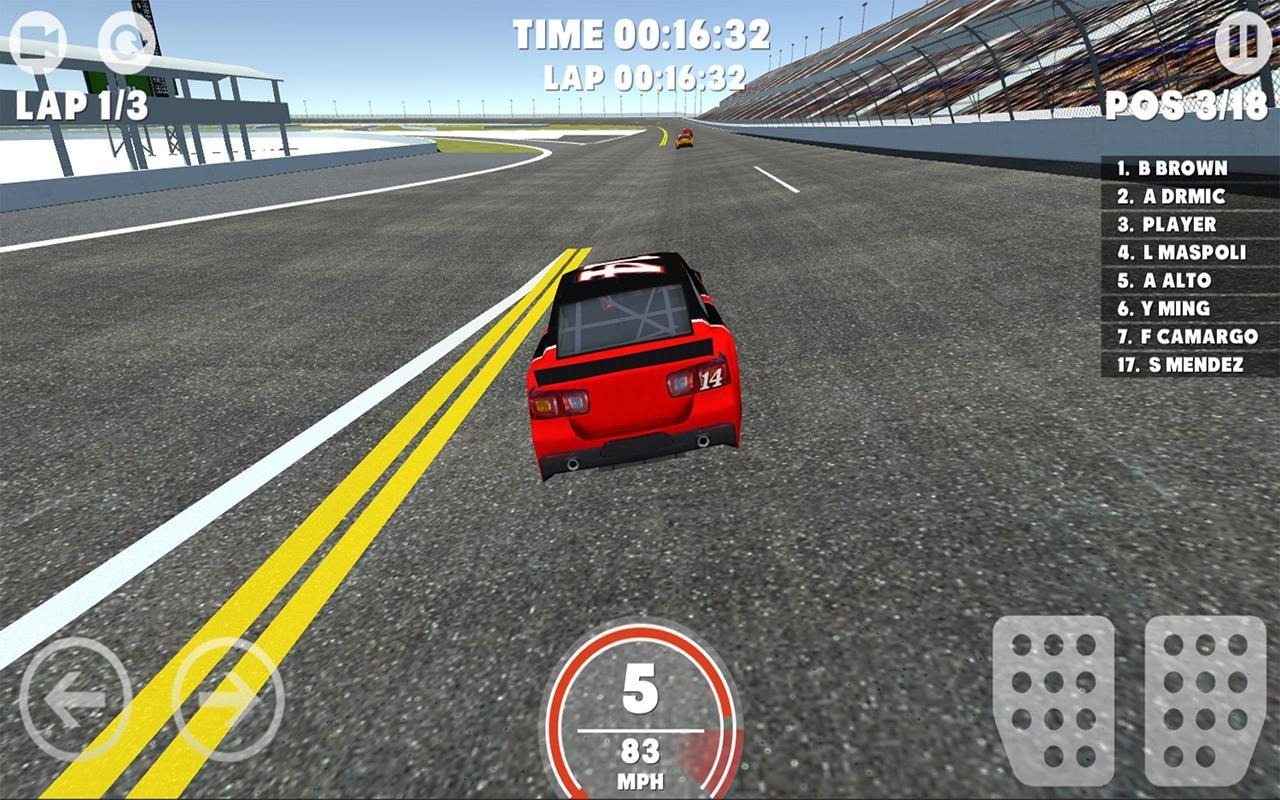Pause the race
The height and width of the screenshot is (800, 1280).
point(1243,44)
